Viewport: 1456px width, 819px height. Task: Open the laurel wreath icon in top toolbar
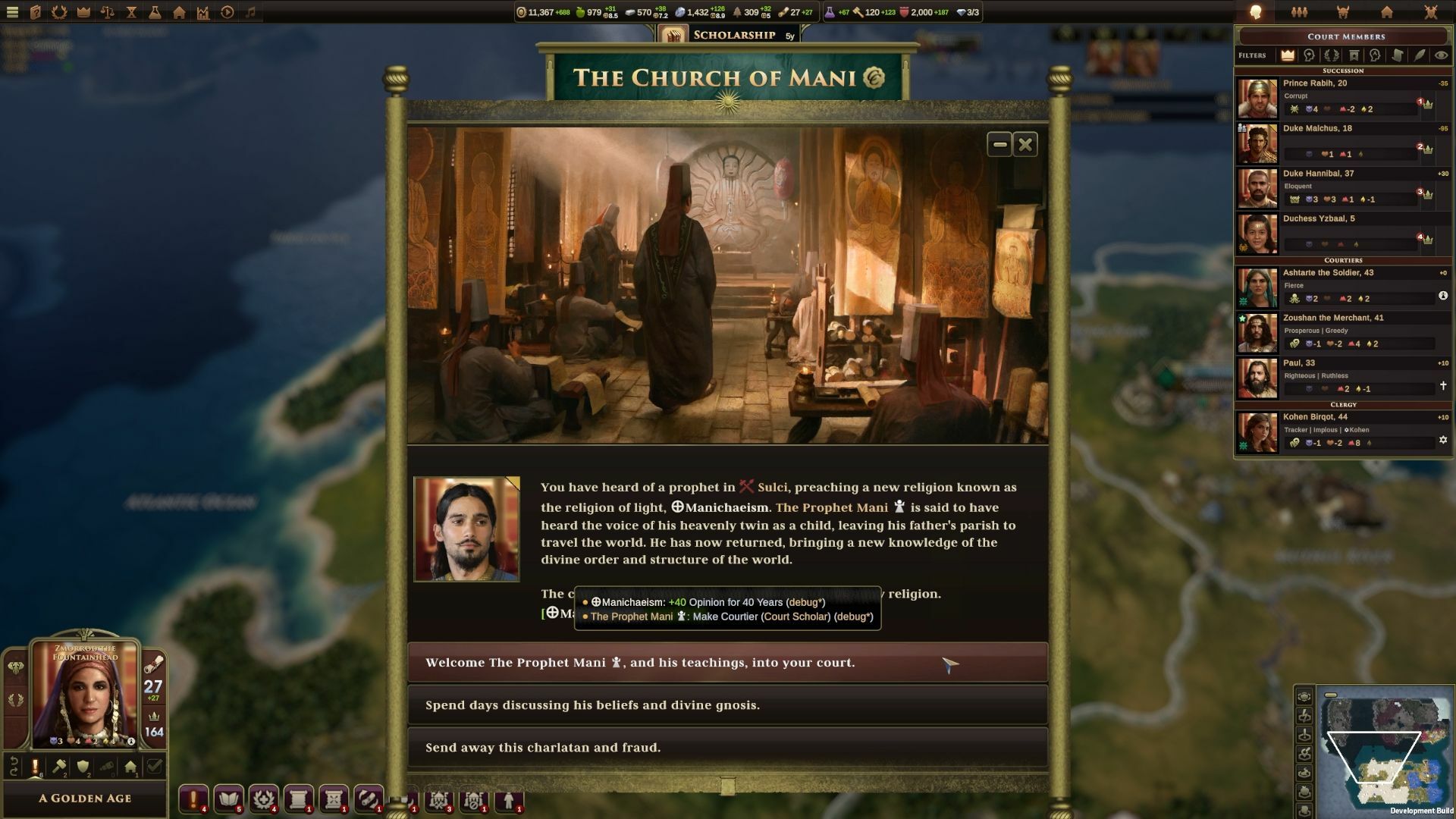point(59,12)
